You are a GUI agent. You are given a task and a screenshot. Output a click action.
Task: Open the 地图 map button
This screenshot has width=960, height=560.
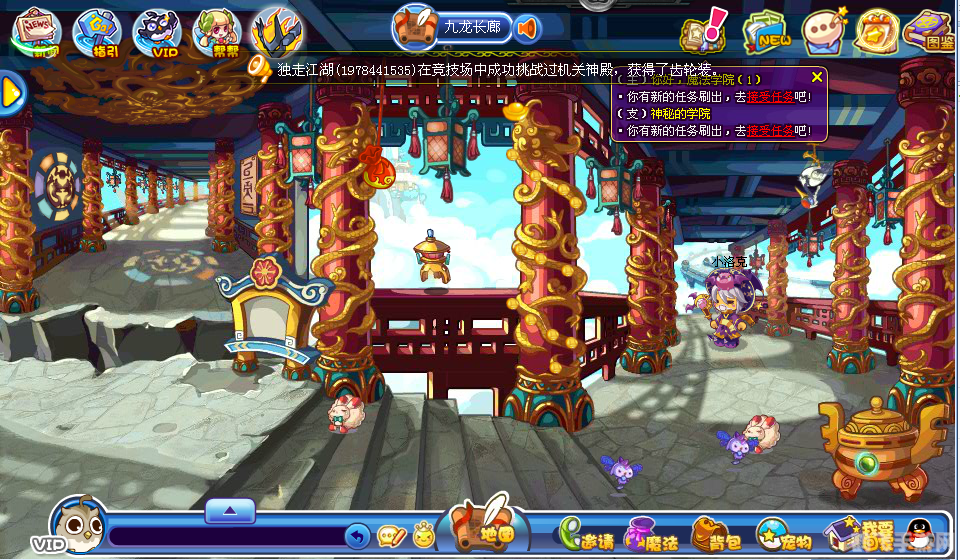pos(489,528)
